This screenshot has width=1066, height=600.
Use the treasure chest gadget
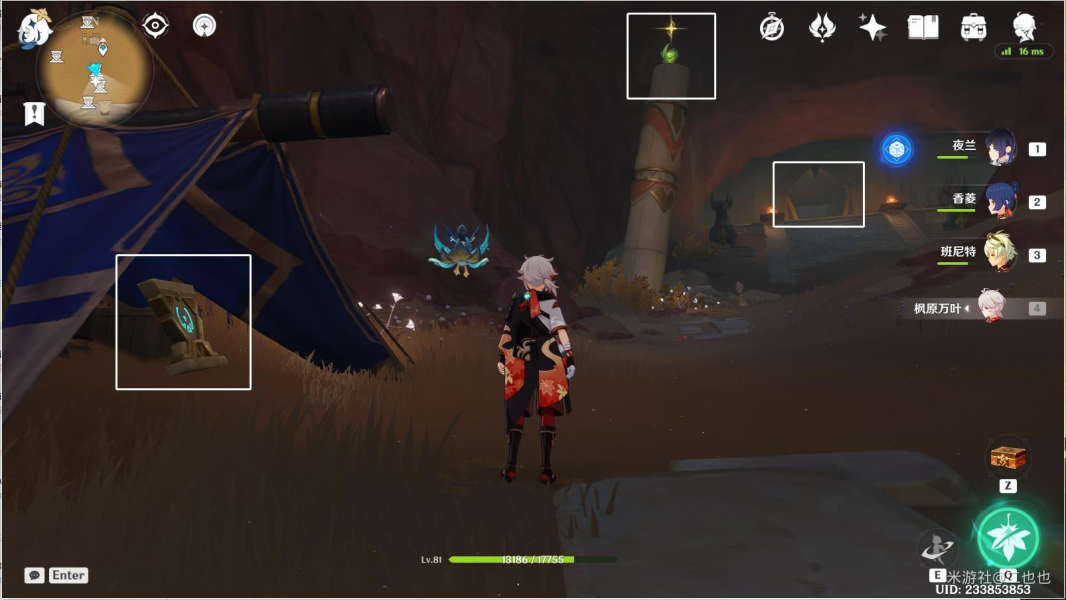(1008, 458)
